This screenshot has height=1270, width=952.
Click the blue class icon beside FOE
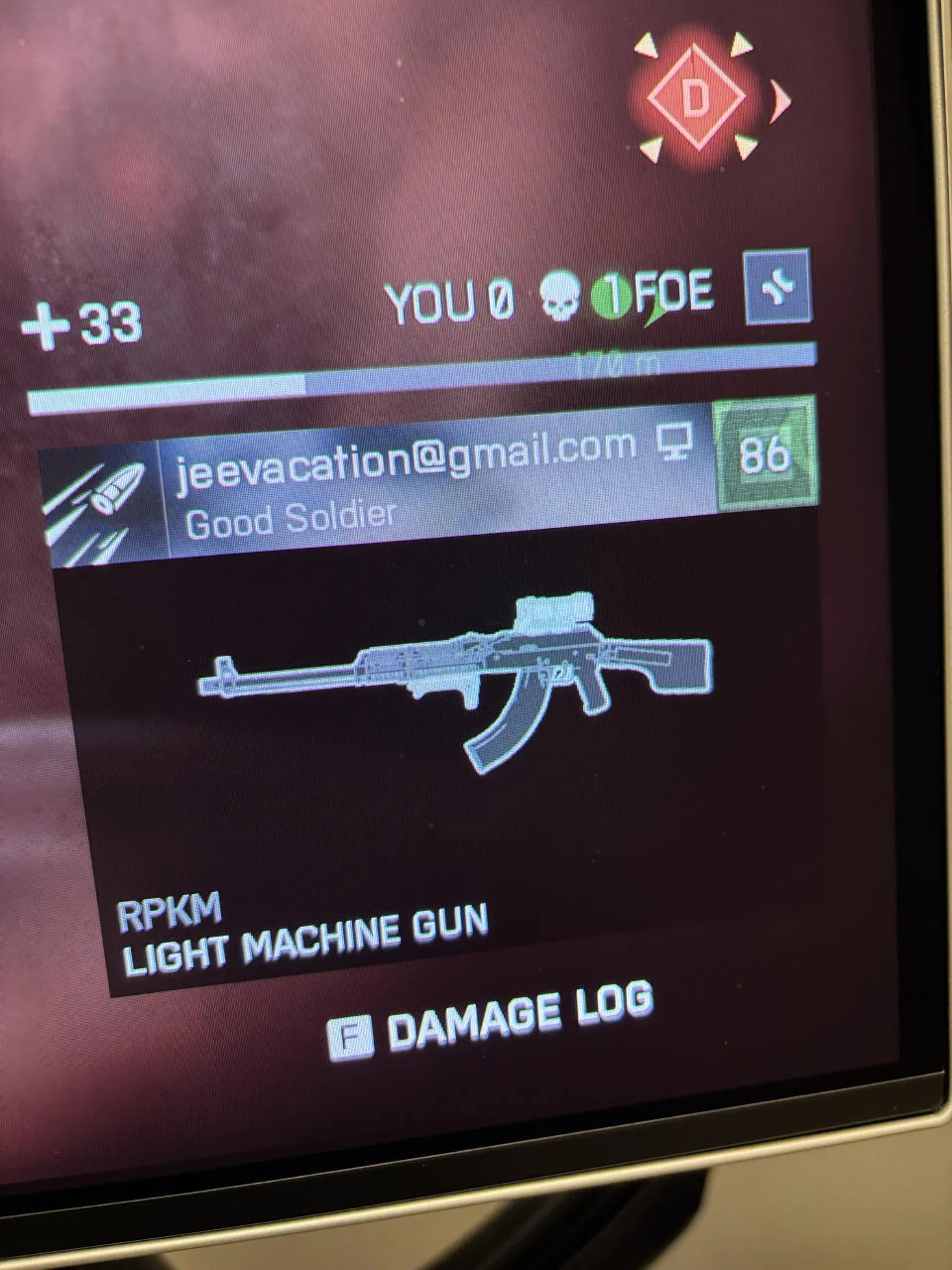(x=777, y=288)
